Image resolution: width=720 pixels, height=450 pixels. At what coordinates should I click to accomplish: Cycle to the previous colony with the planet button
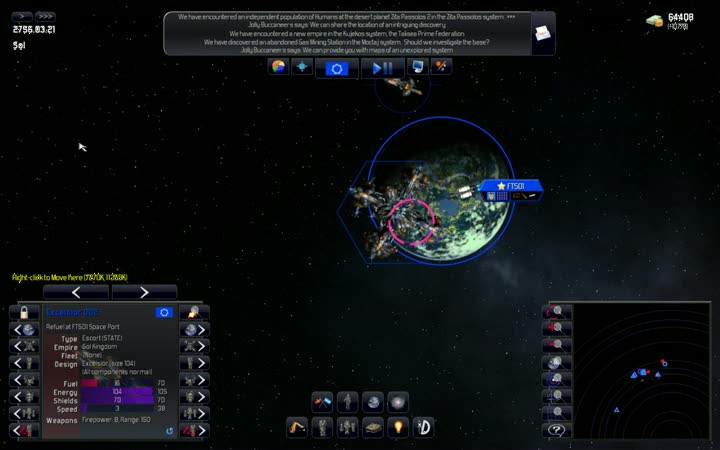pyautogui.click(x=24, y=330)
